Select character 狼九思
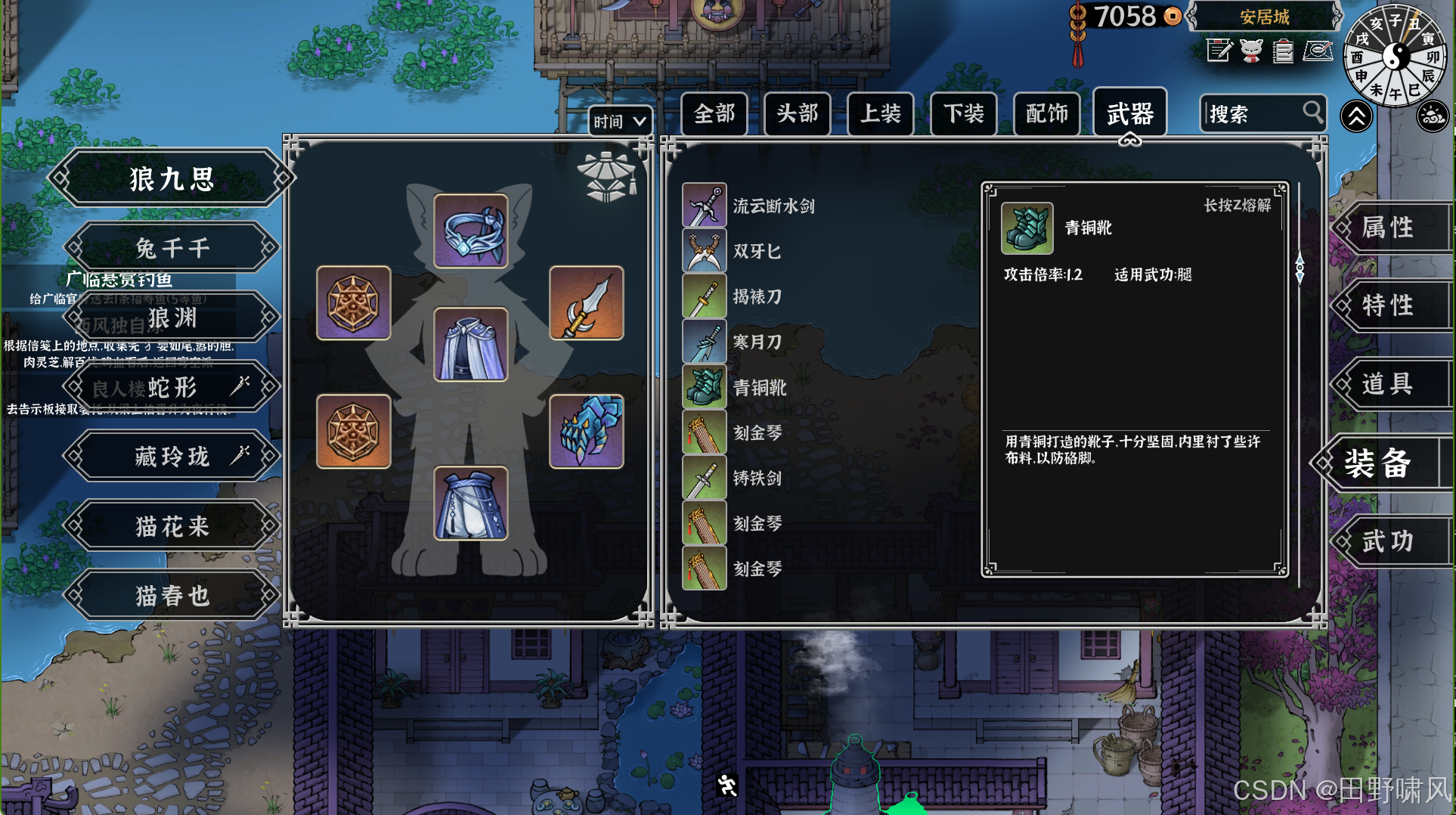This screenshot has width=1456, height=815. [172, 179]
